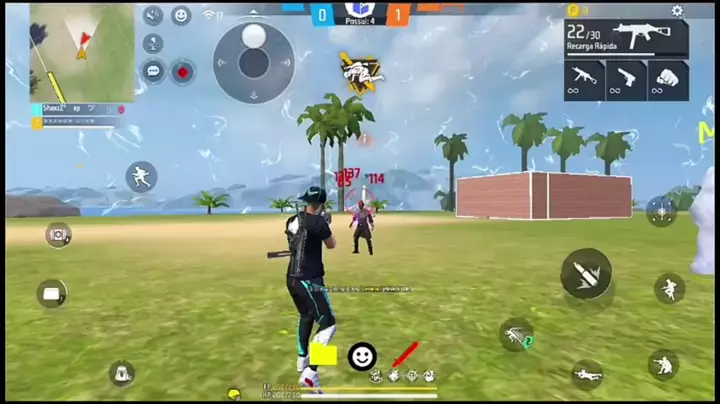Tap the white smiley emote above the health bar
The image size is (720, 404).
(362, 355)
